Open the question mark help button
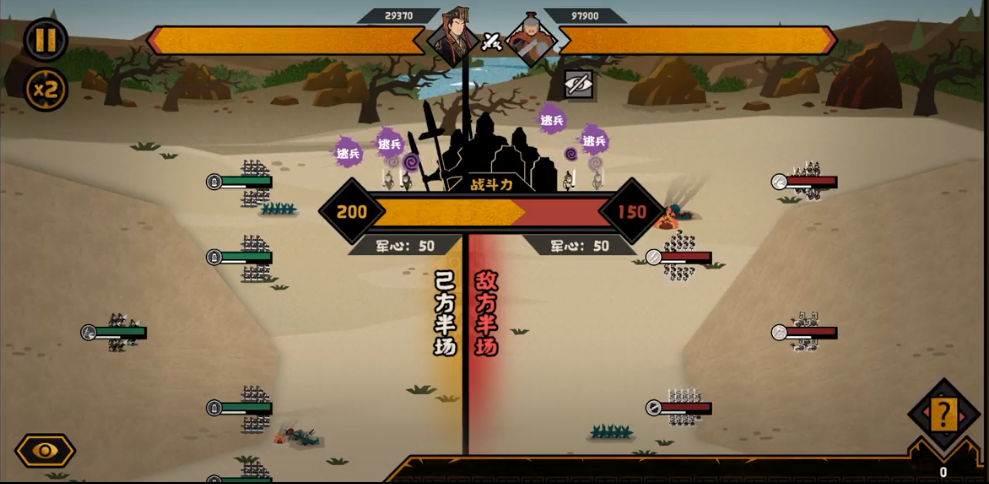This screenshot has width=989, height=484. pos(943,413)
